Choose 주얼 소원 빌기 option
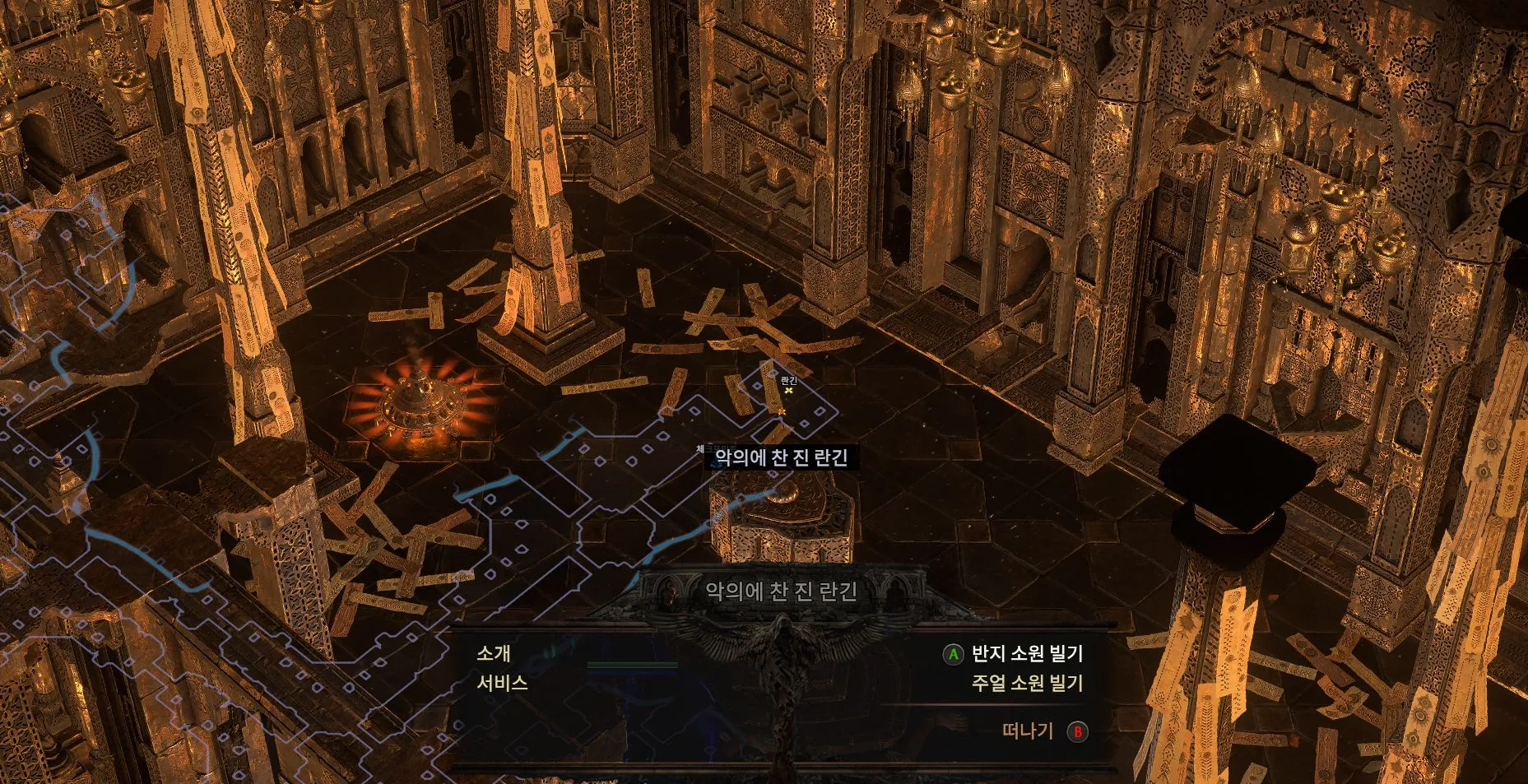This screenshot has height=784, width=1528. point(1026,683)
